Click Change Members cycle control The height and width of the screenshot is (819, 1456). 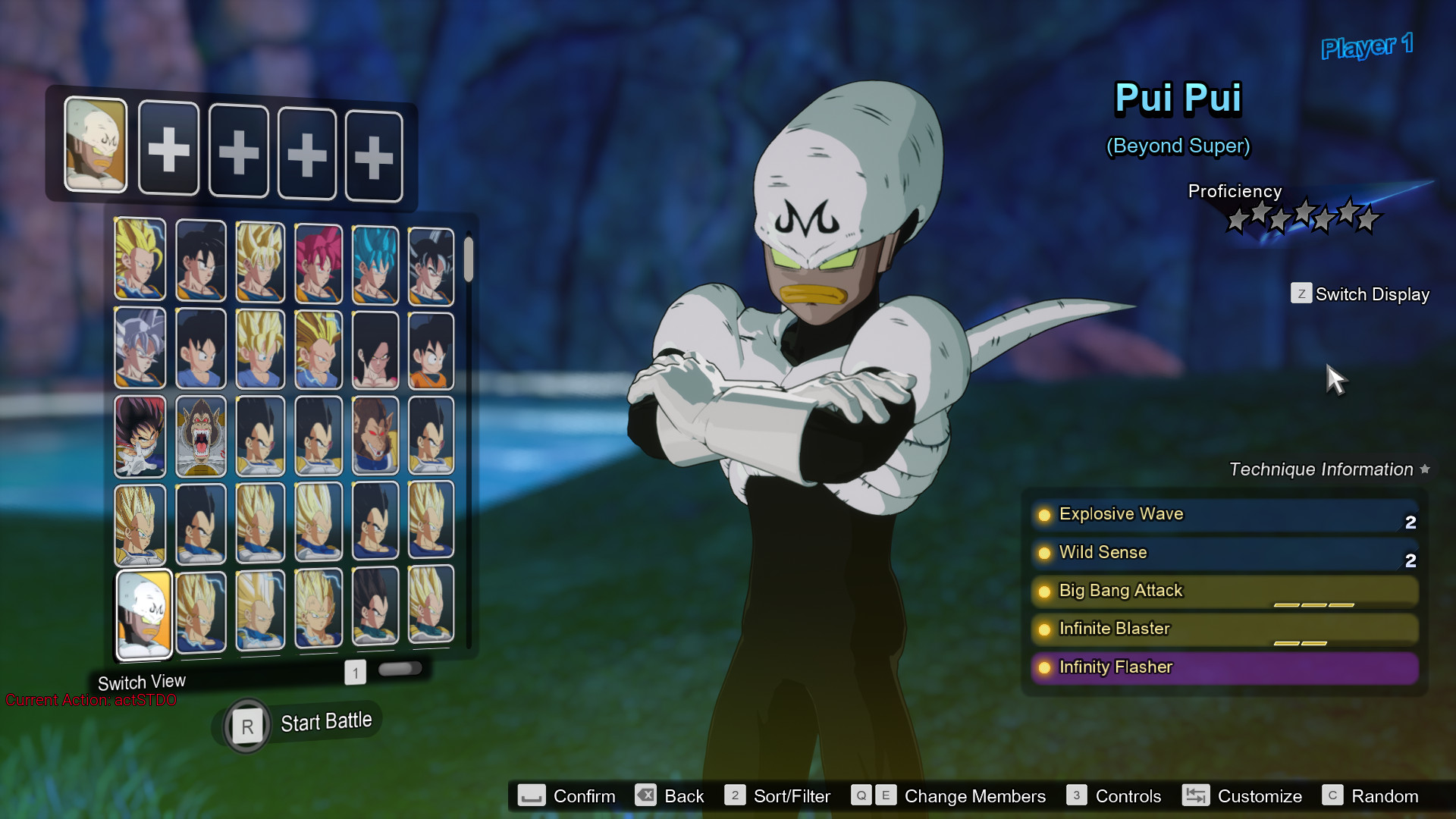point(873,795)
